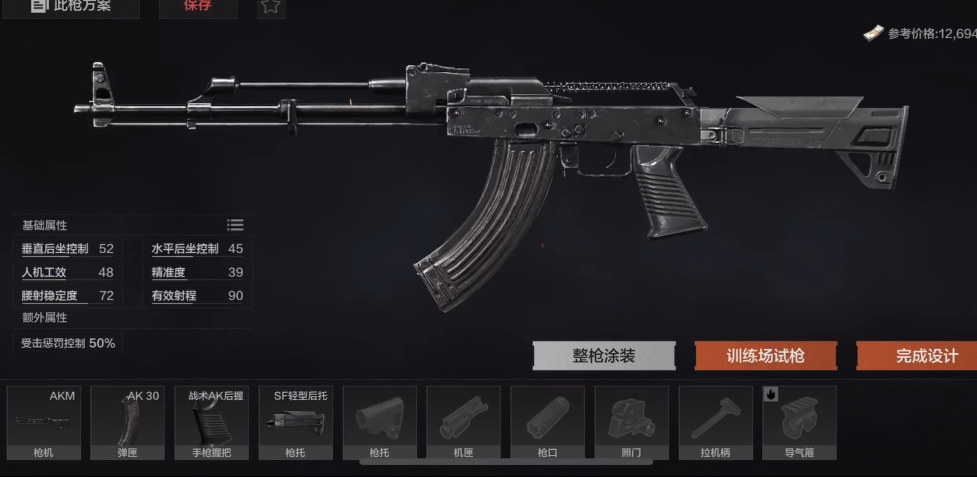This screenshot has height=477, width=977.
Task: Test the gun with 训练场试枪
Action: tap(765, 356)
